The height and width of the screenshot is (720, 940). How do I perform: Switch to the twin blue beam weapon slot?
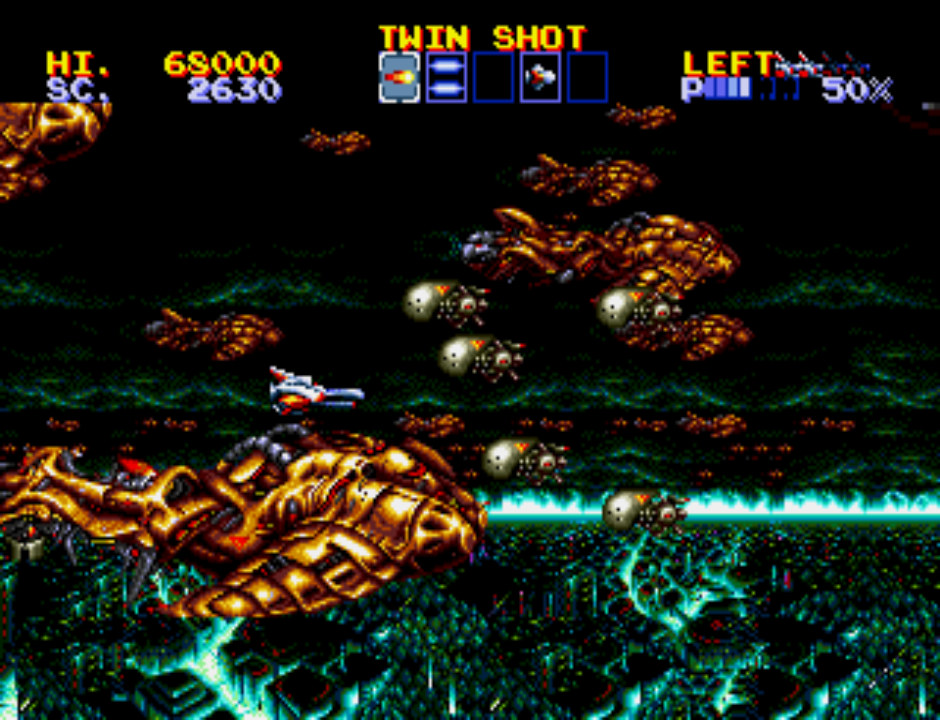click(446, 77)
